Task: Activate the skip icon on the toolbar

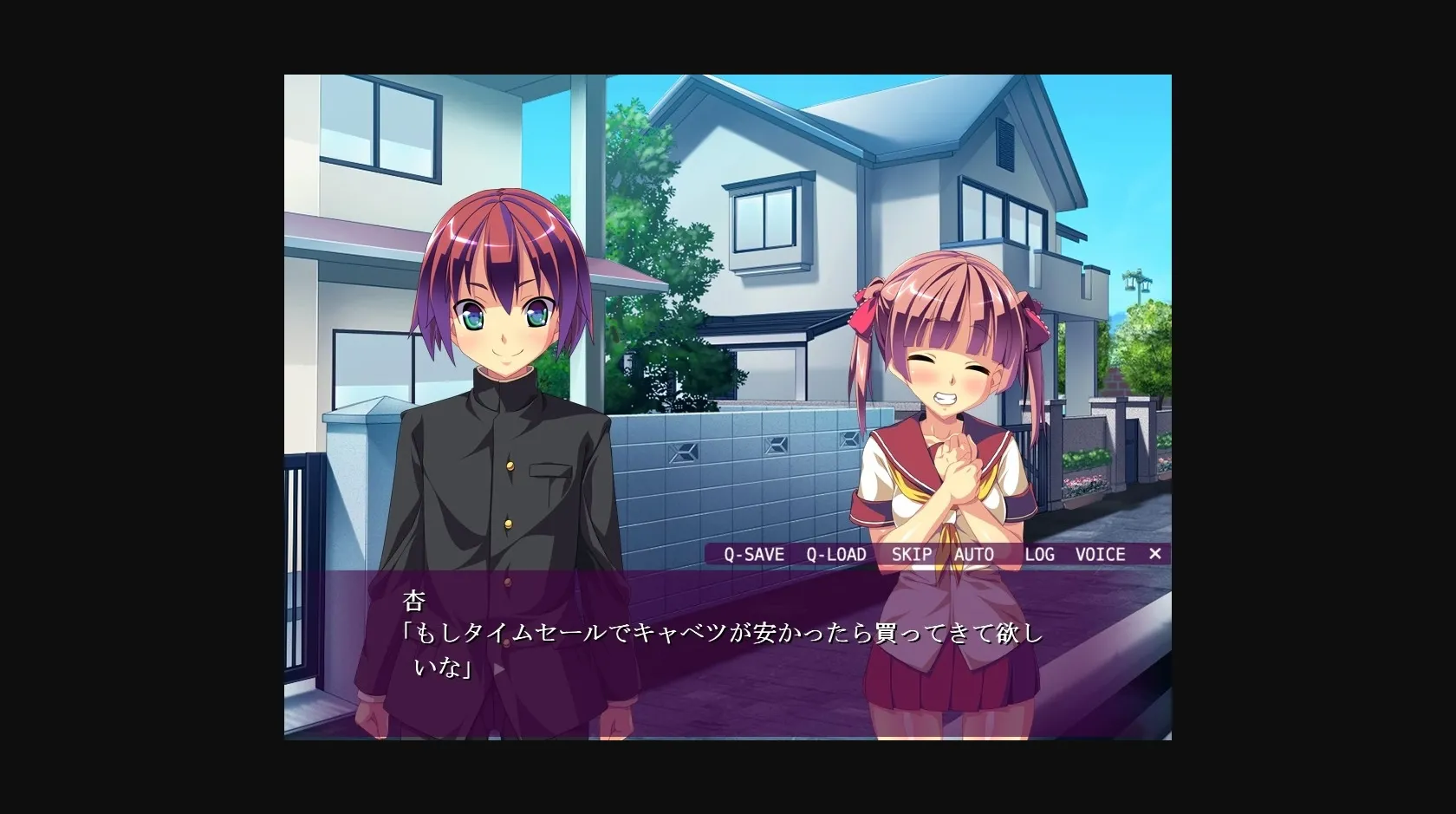Action: click(912, 554)
